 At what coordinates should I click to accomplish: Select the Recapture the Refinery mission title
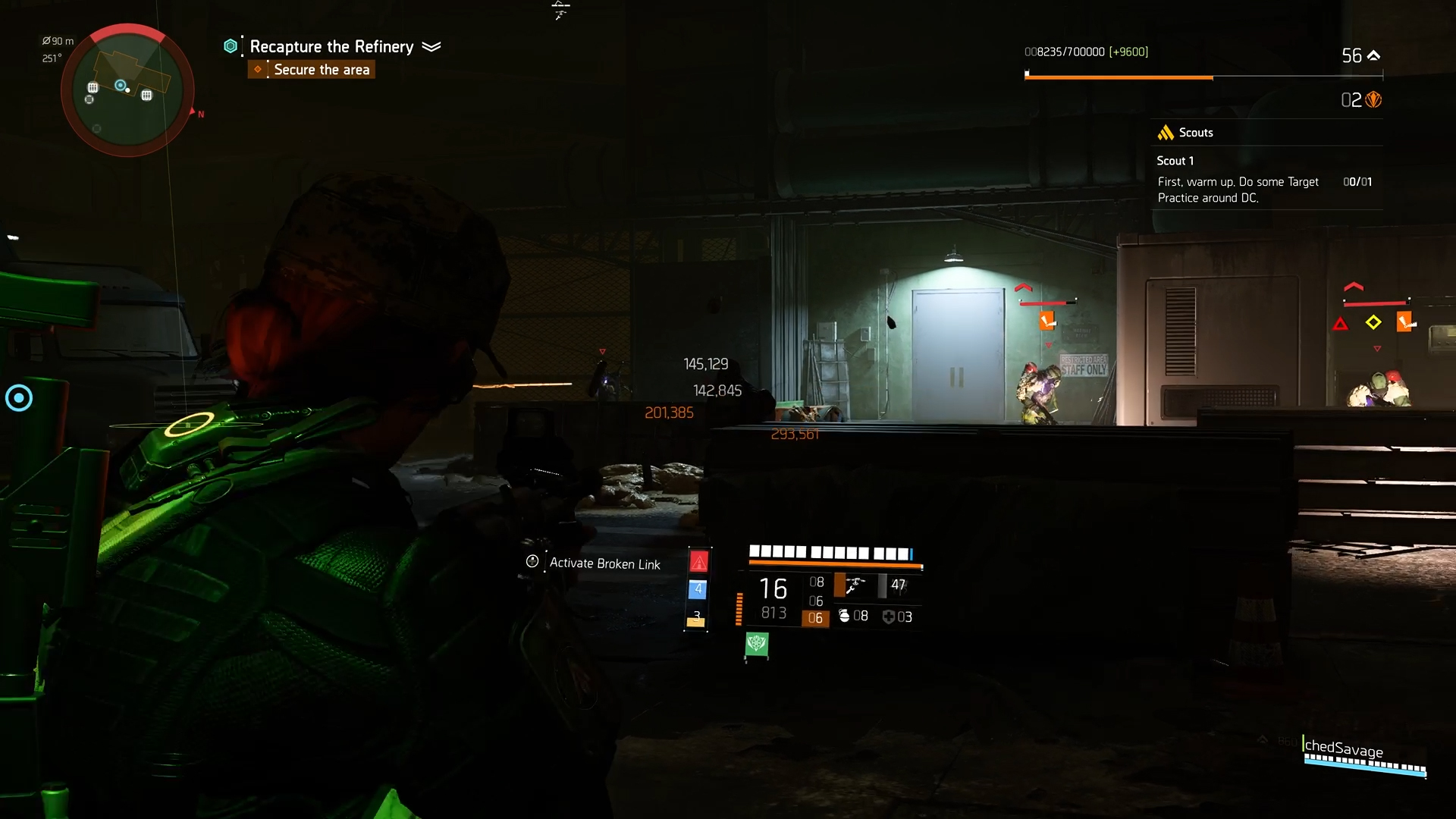(x=331, y=47)
